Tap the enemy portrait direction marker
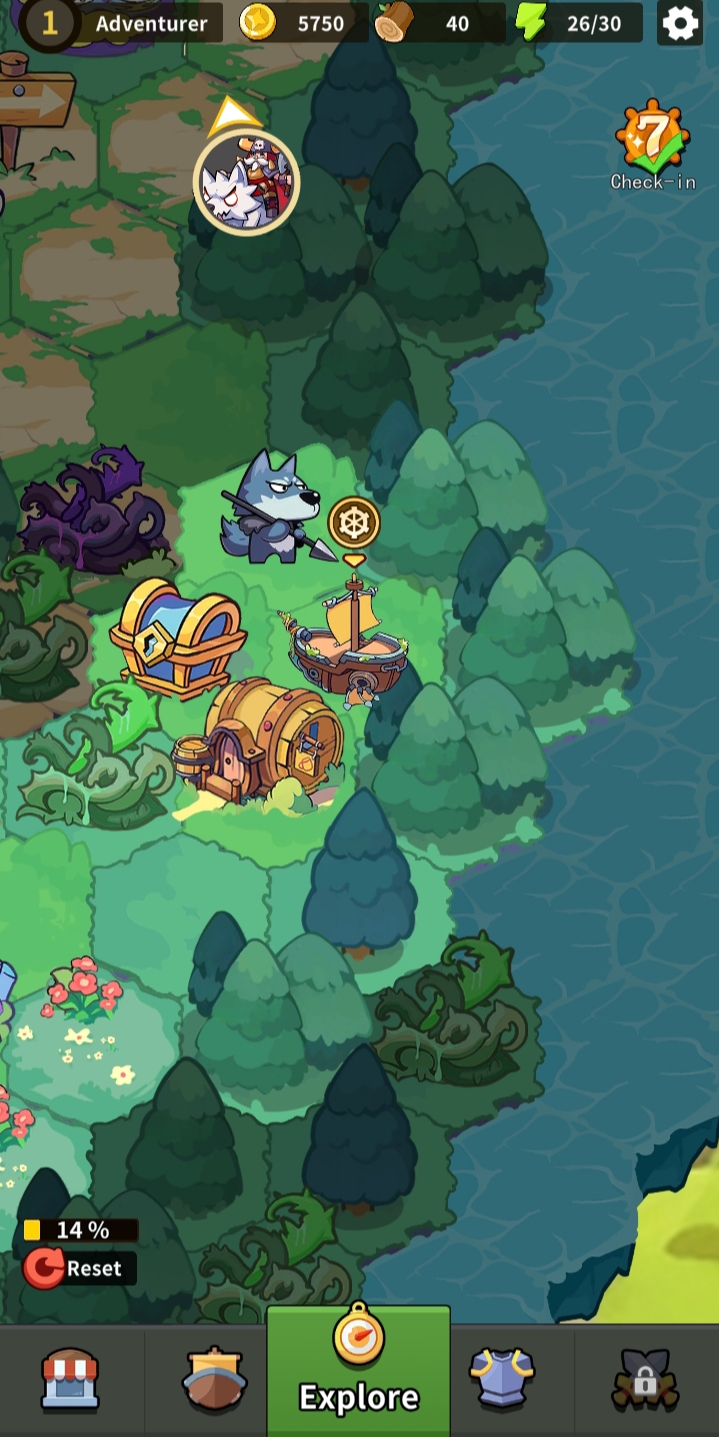This screenshot has width=719, height=1437. [246, 181]
